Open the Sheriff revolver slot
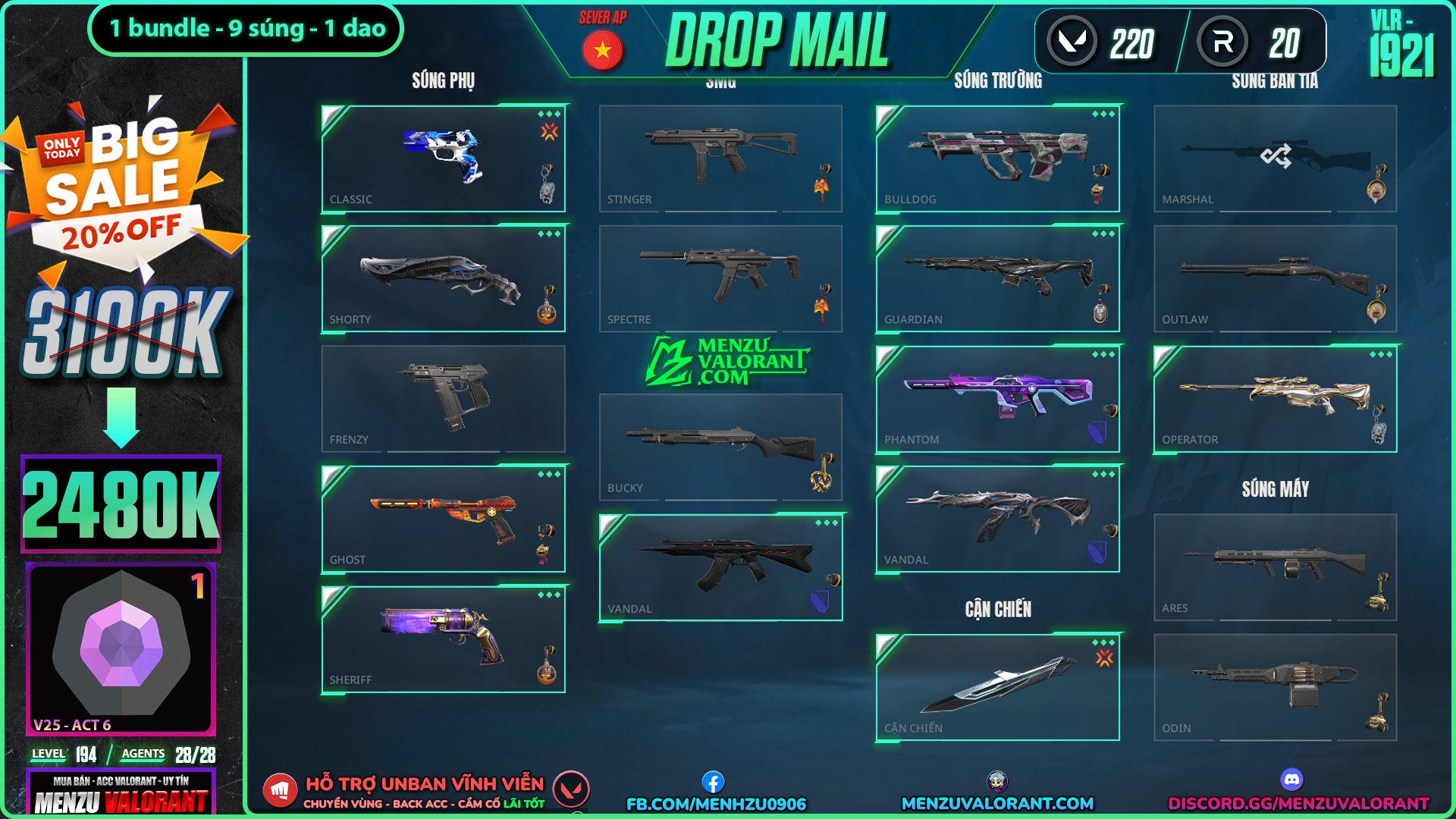Screen dimensions: 1456x819 pos(443,639)
